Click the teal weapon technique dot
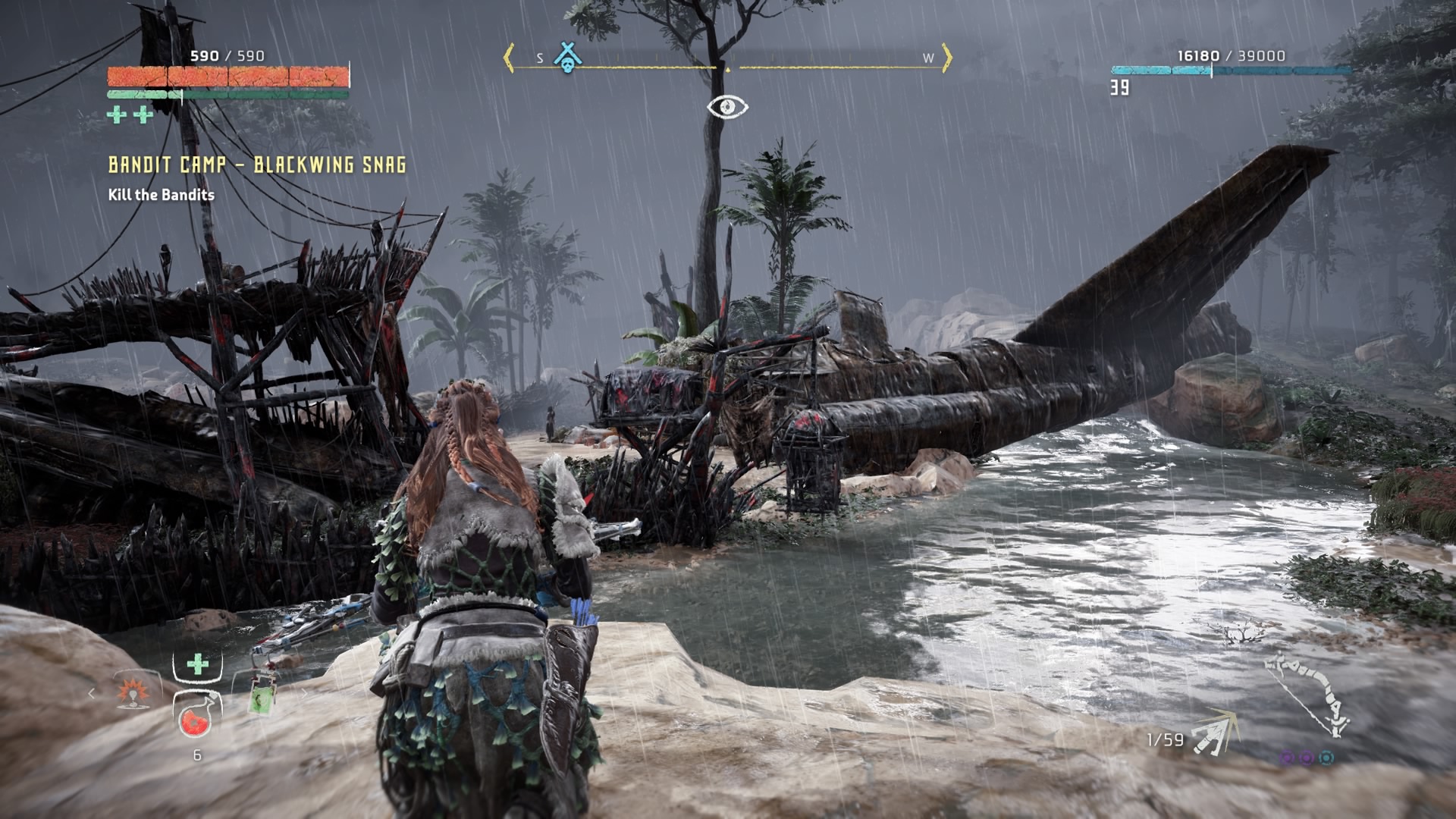Viewport: 1456px width, 819px height. pyautogui.click(x=1326, y=758)
